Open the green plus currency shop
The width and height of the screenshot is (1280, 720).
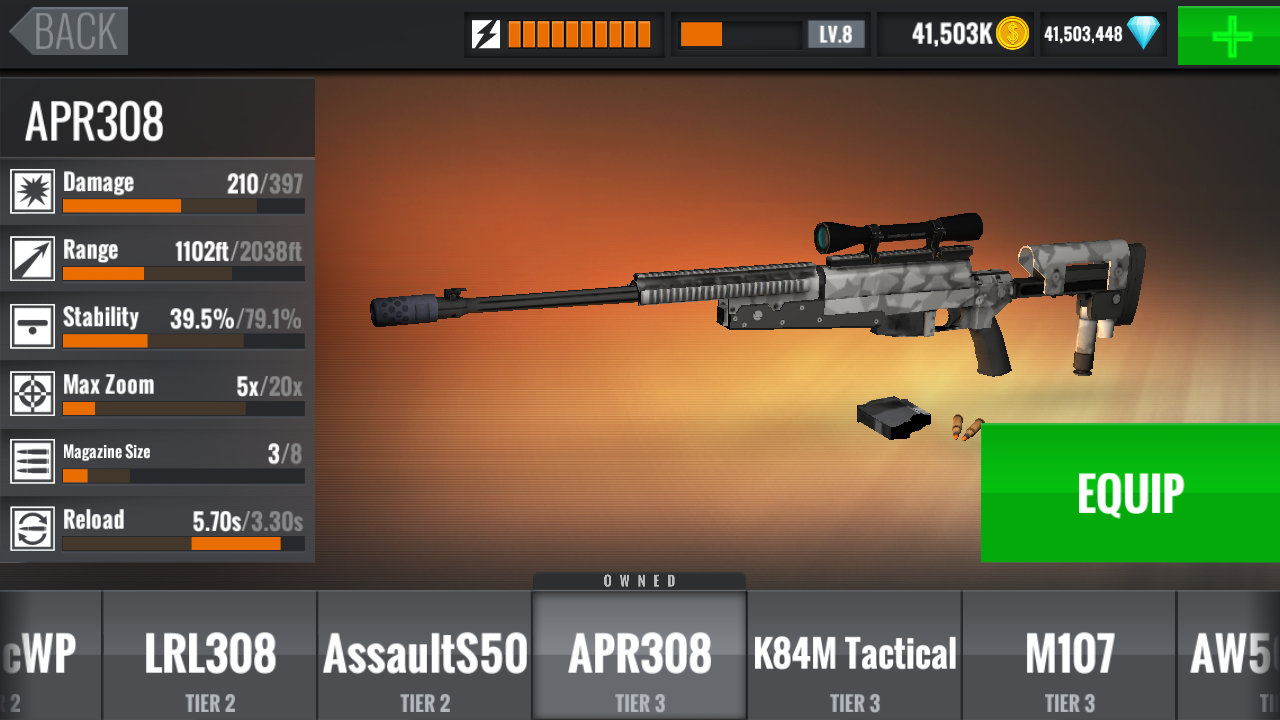point(1229,36)
